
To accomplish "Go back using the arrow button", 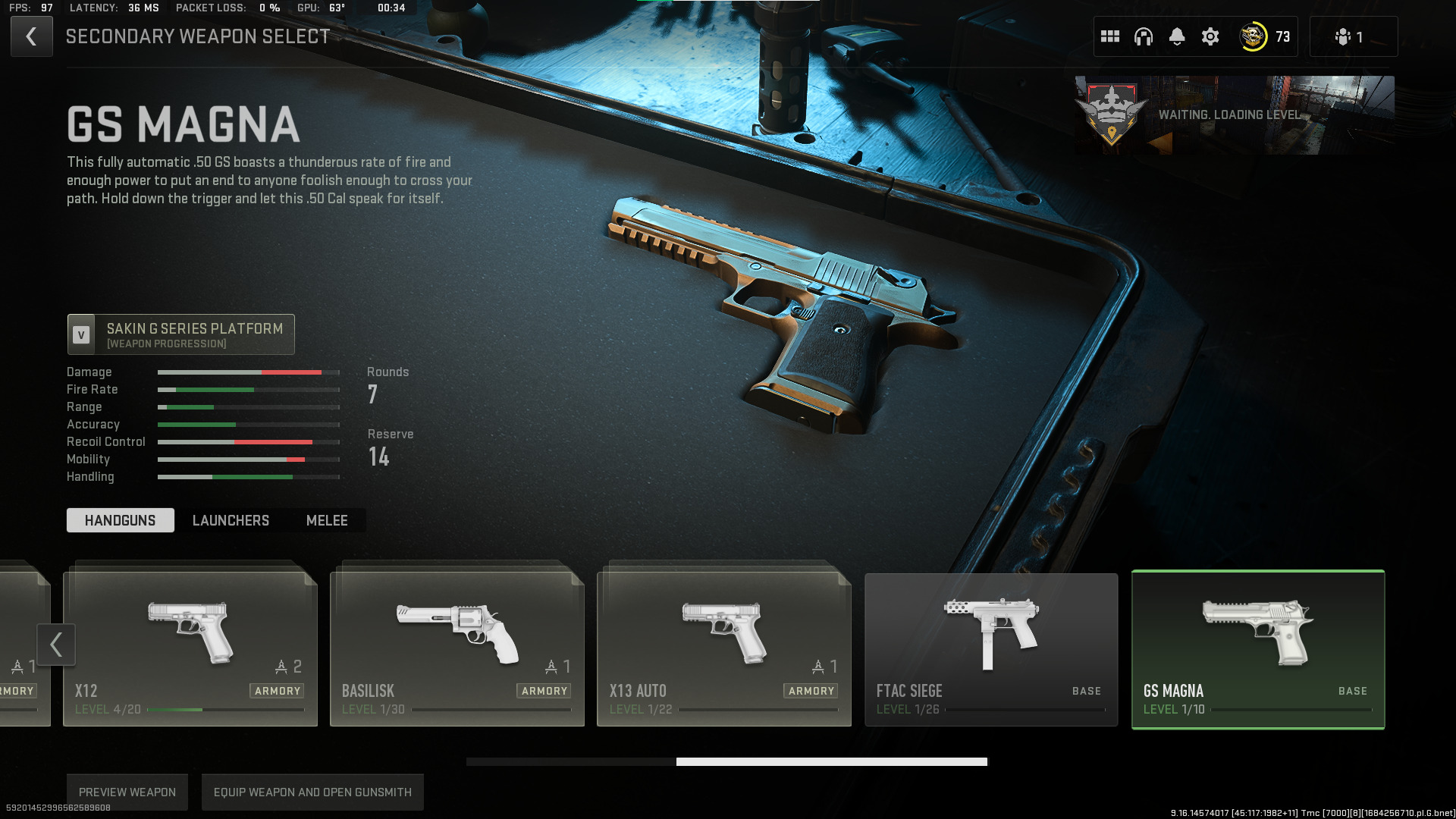I will point(31,36).
